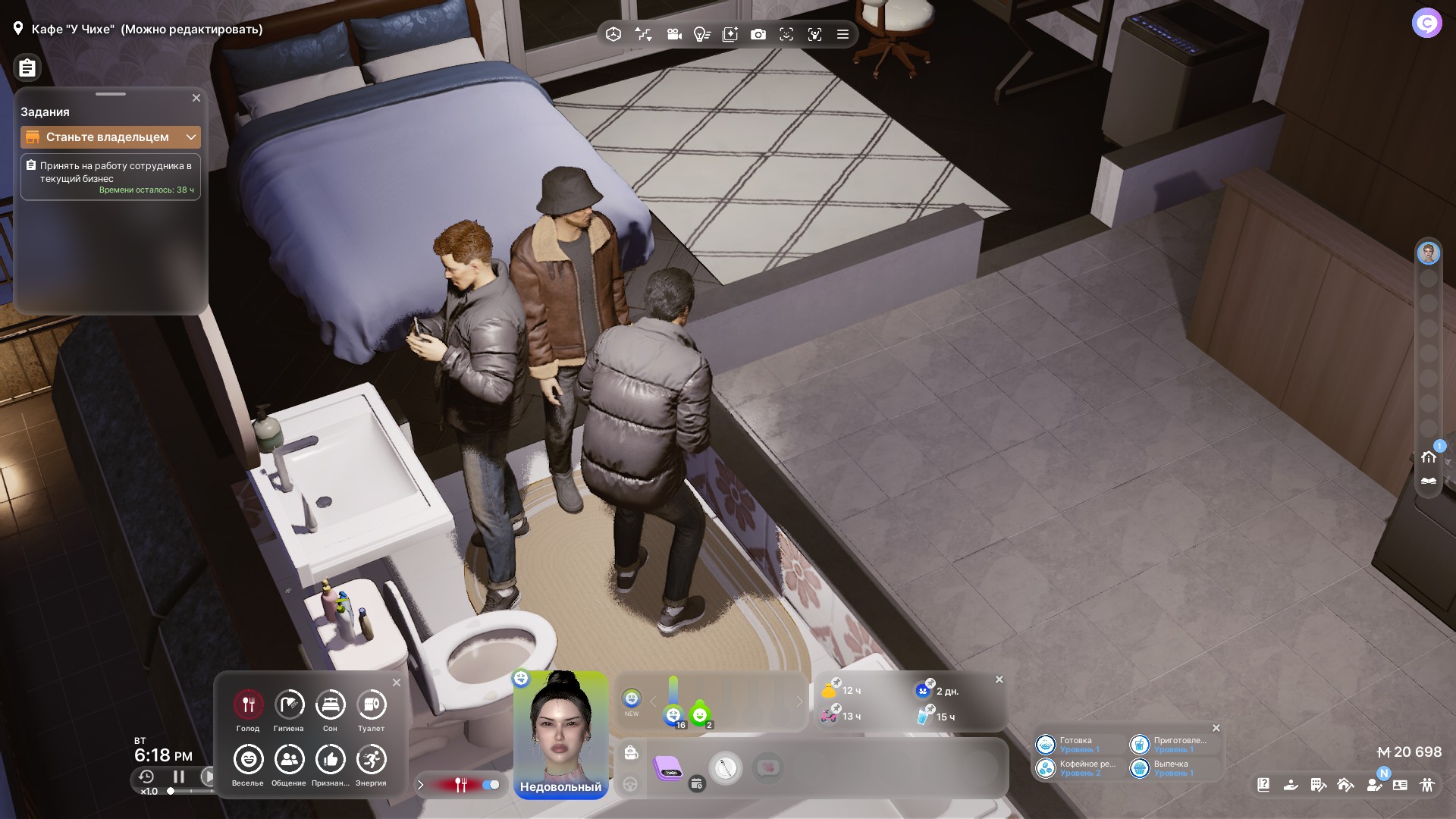Open the hamburger main menu
Image resolution: width=1456 pixels, height=819 pixels.
point(843,34)
